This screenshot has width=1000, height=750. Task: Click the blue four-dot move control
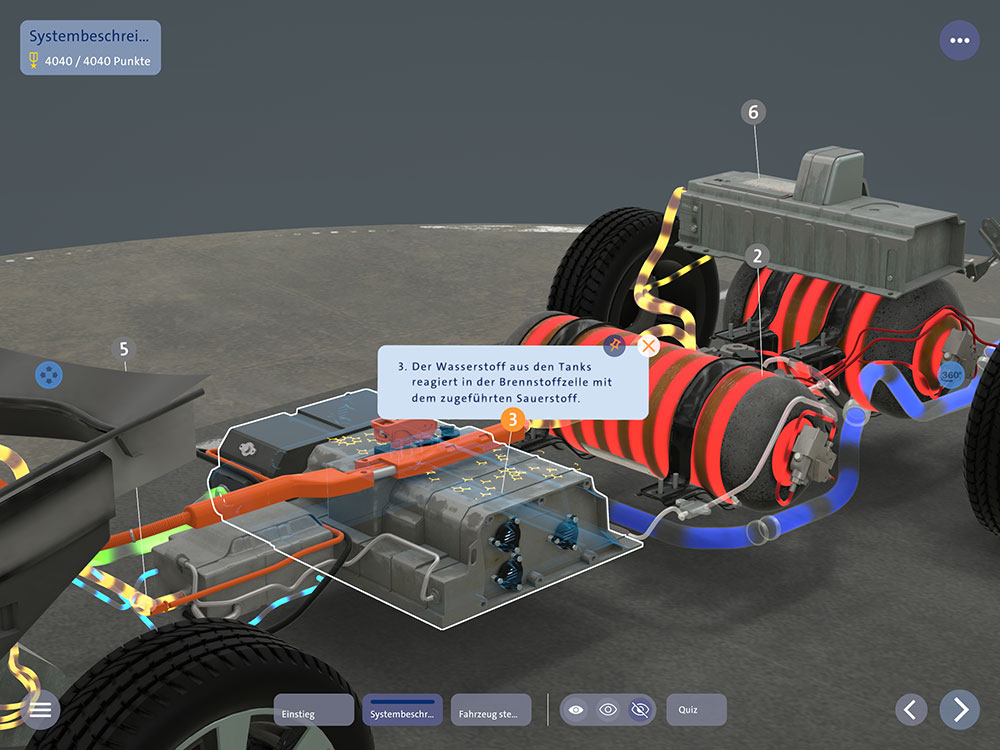[x=49, y=375]
